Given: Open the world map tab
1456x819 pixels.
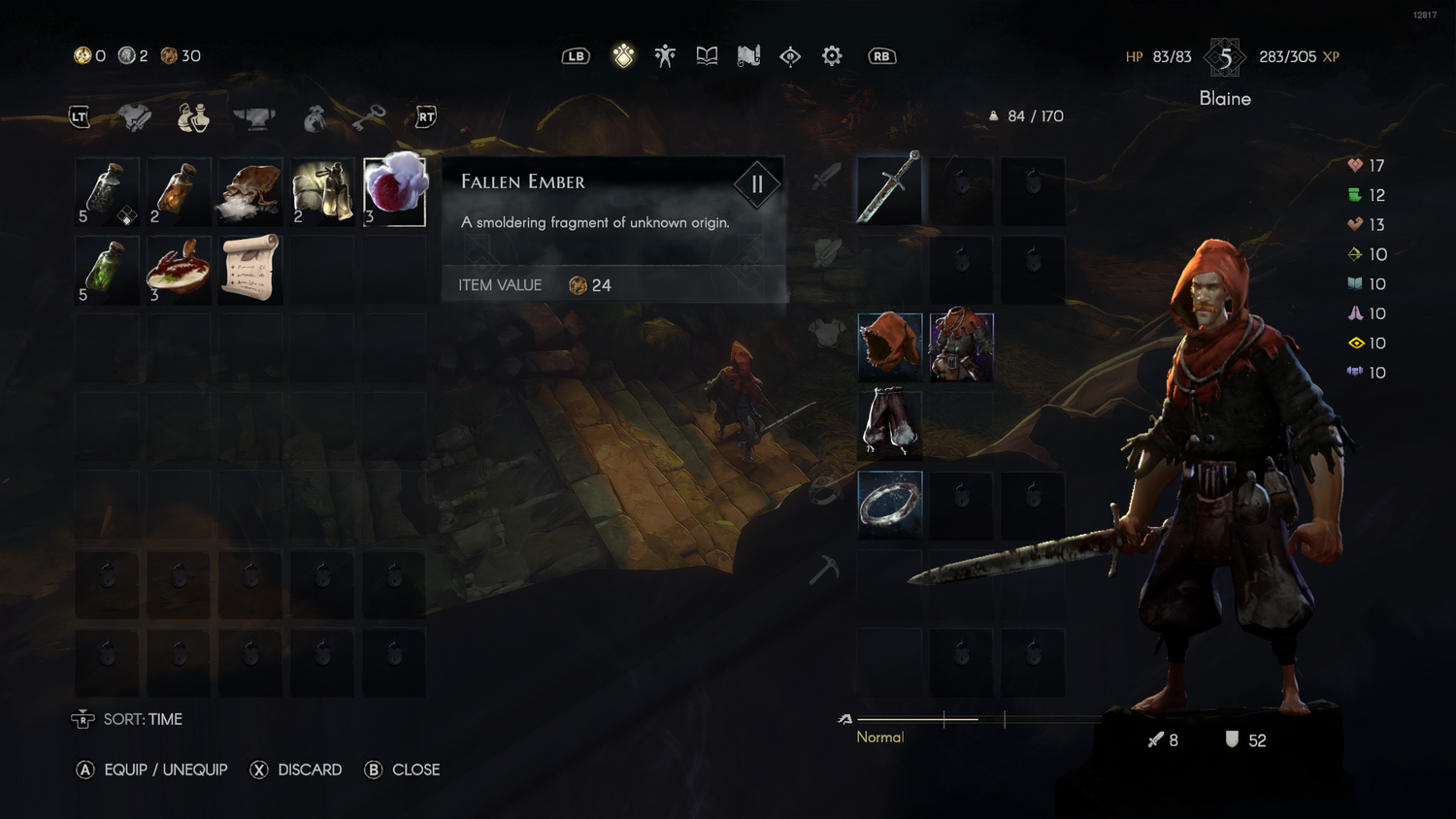Looking at the screenshot, I should click(x=748, y=56).
